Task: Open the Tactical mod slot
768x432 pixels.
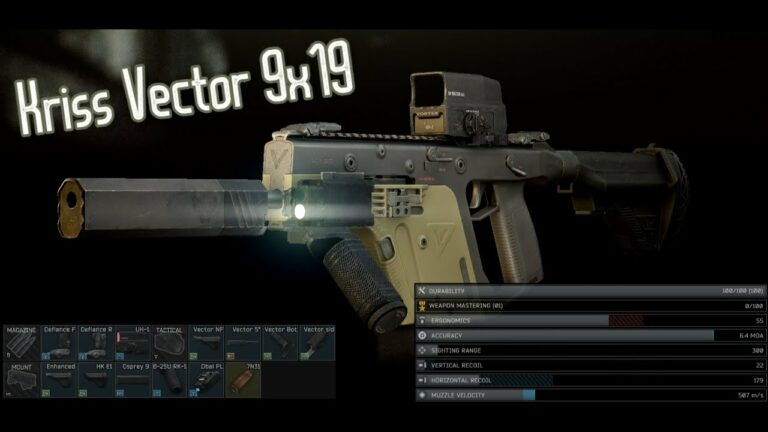Action: pos(170,342)
